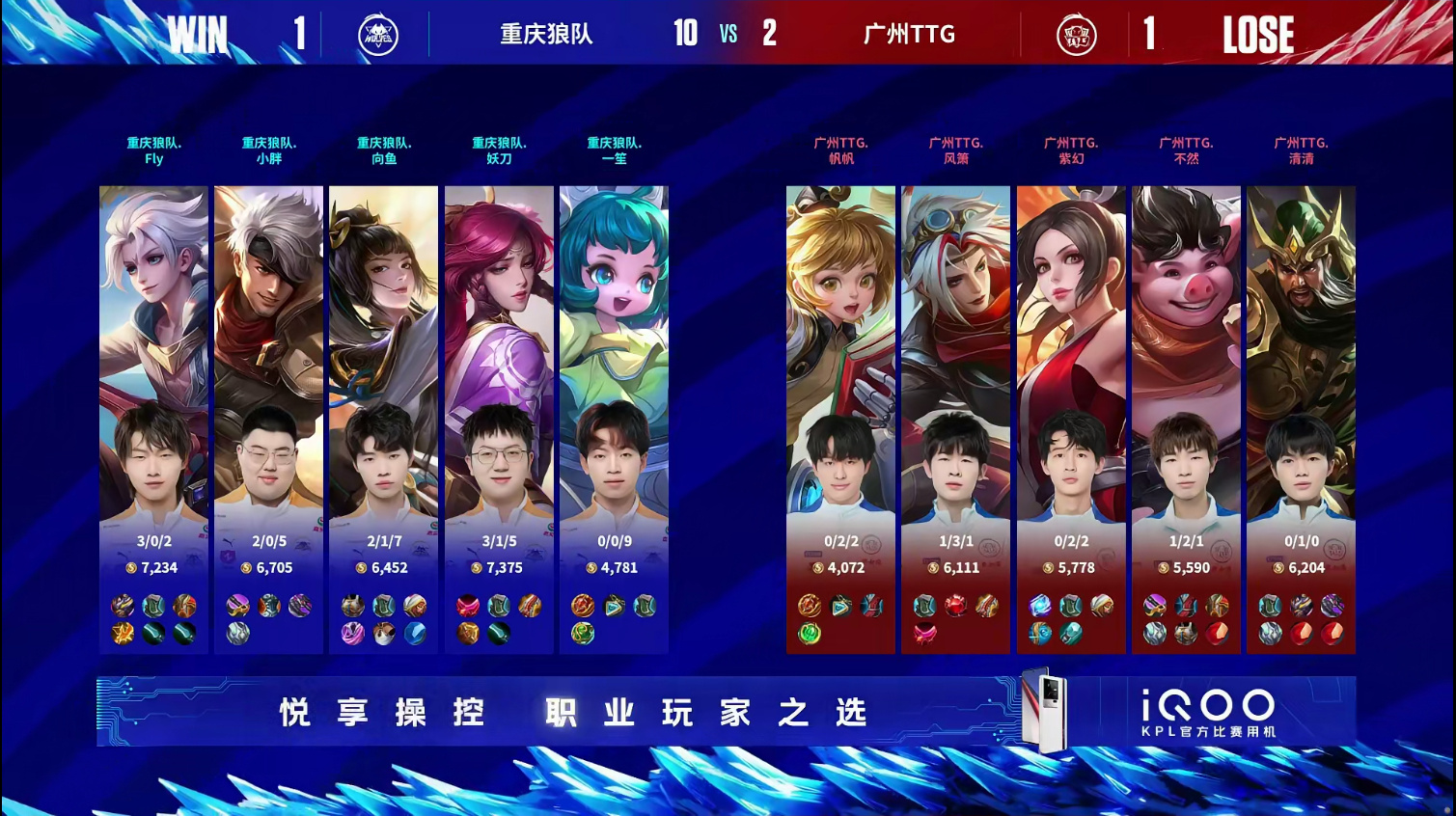Open 重庆狼队.小胖 player card
The height and width of the screenshot is (816, 1456).
(x=268, y=420)
